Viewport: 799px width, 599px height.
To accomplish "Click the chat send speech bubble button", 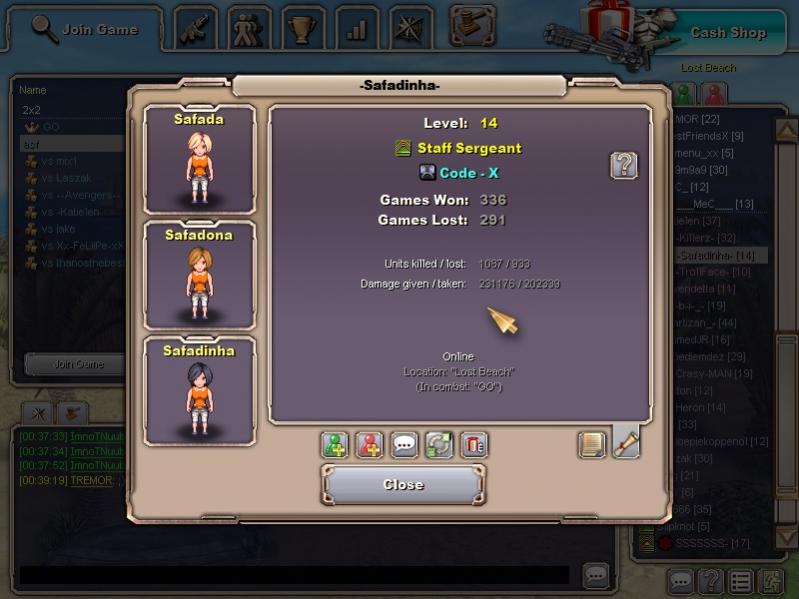I will tap(596, 575).
